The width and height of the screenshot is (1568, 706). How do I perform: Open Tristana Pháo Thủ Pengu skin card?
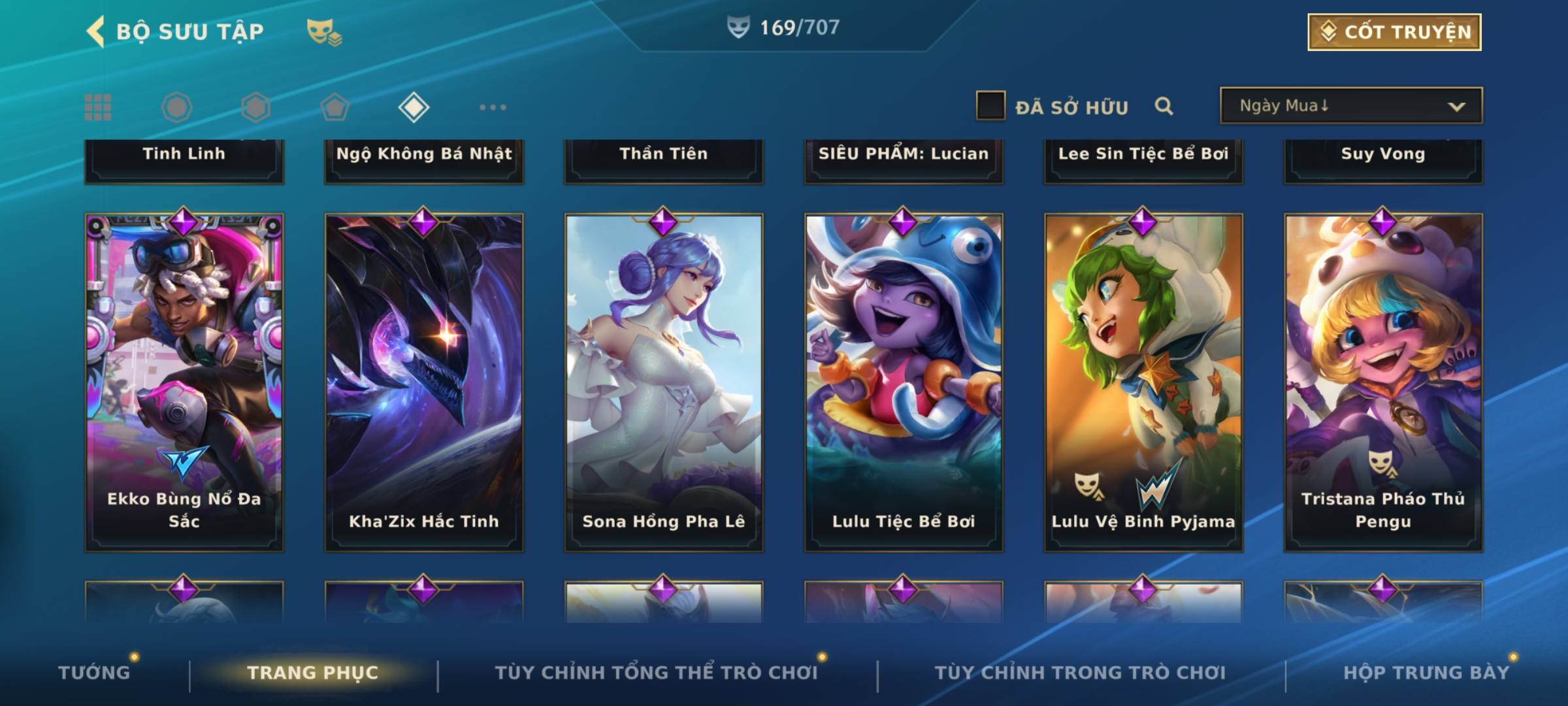click(x=1383, y=382)
